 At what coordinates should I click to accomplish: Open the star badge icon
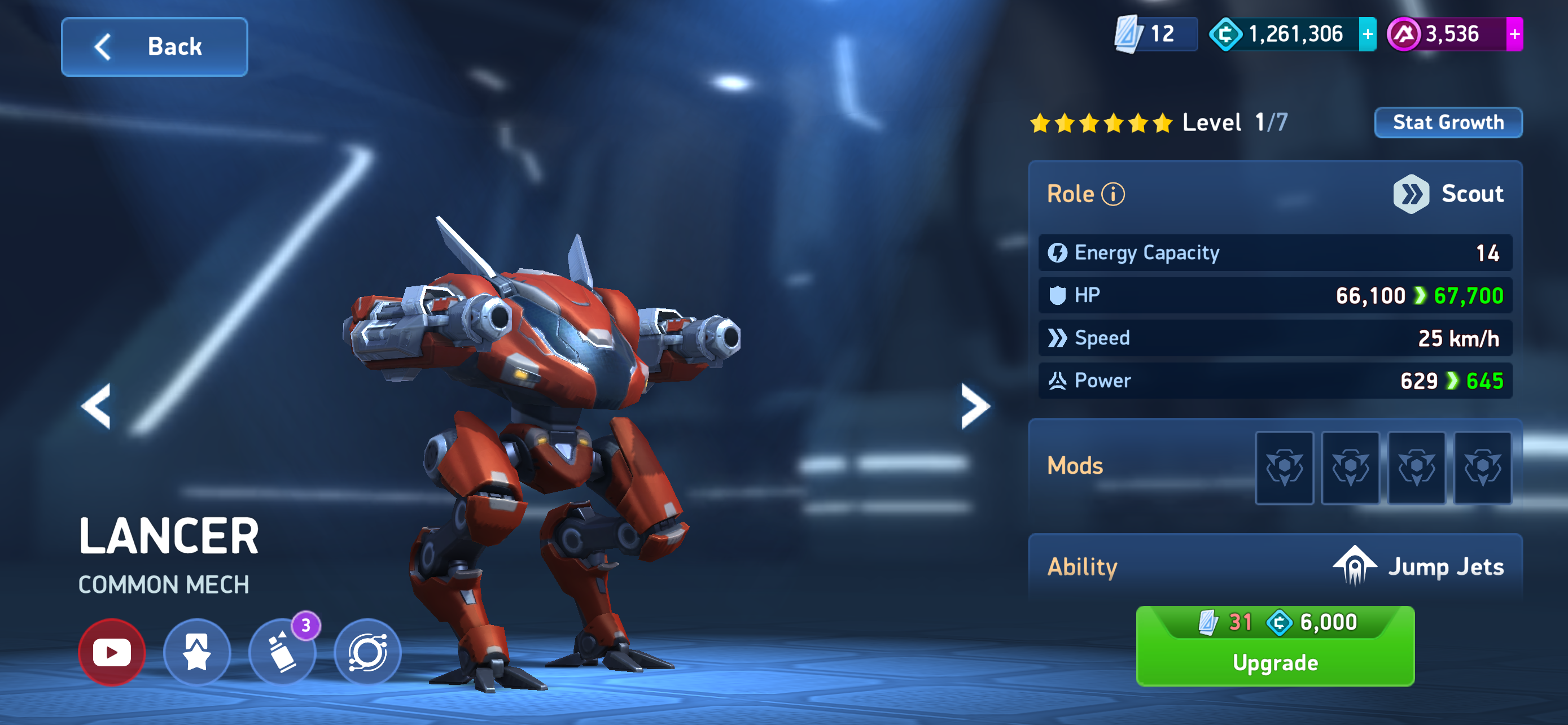tap(196, 653)
